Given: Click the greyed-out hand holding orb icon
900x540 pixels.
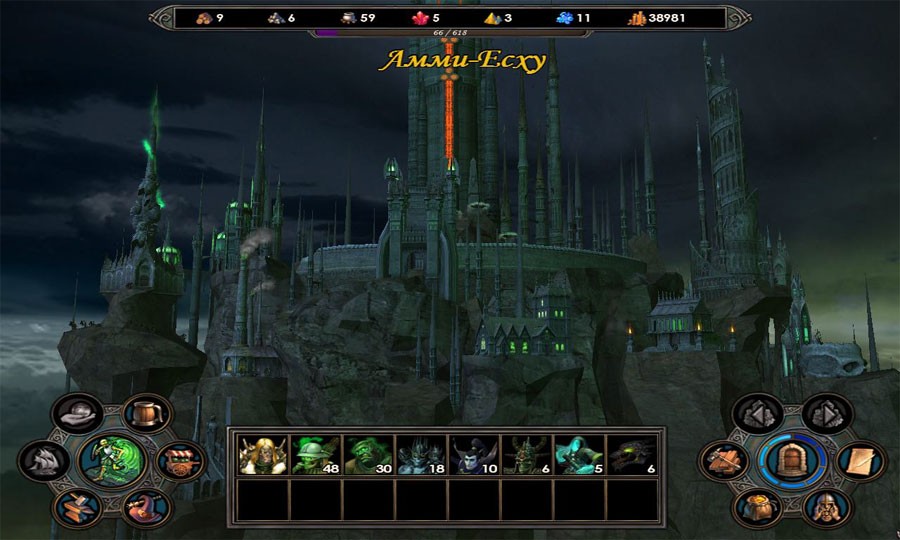Looking at the screenshot, I should pos(78,413).
